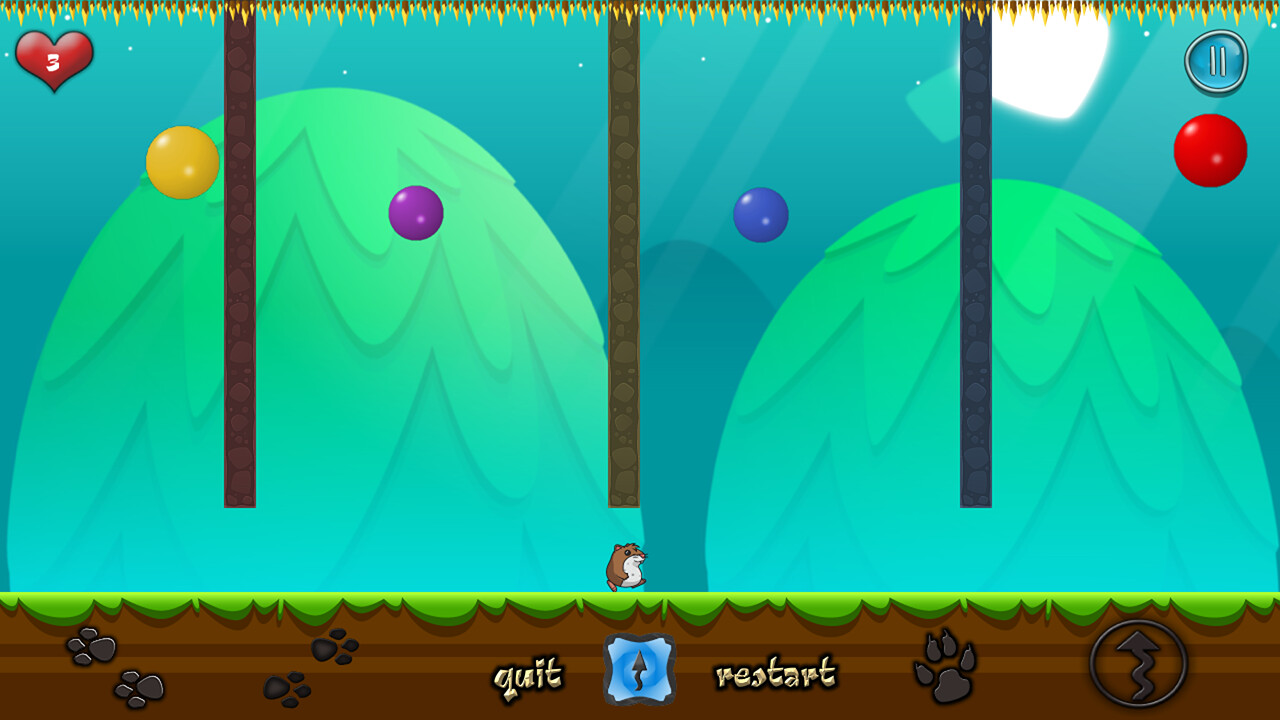
Task: Click the quit text option
Action: pos(528,674)
